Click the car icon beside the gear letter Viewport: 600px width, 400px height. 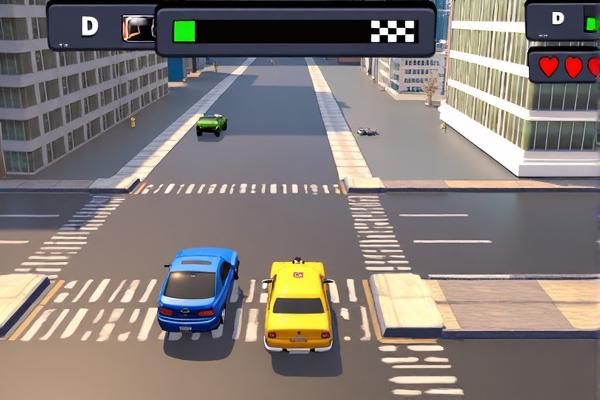tap(137, 28)
